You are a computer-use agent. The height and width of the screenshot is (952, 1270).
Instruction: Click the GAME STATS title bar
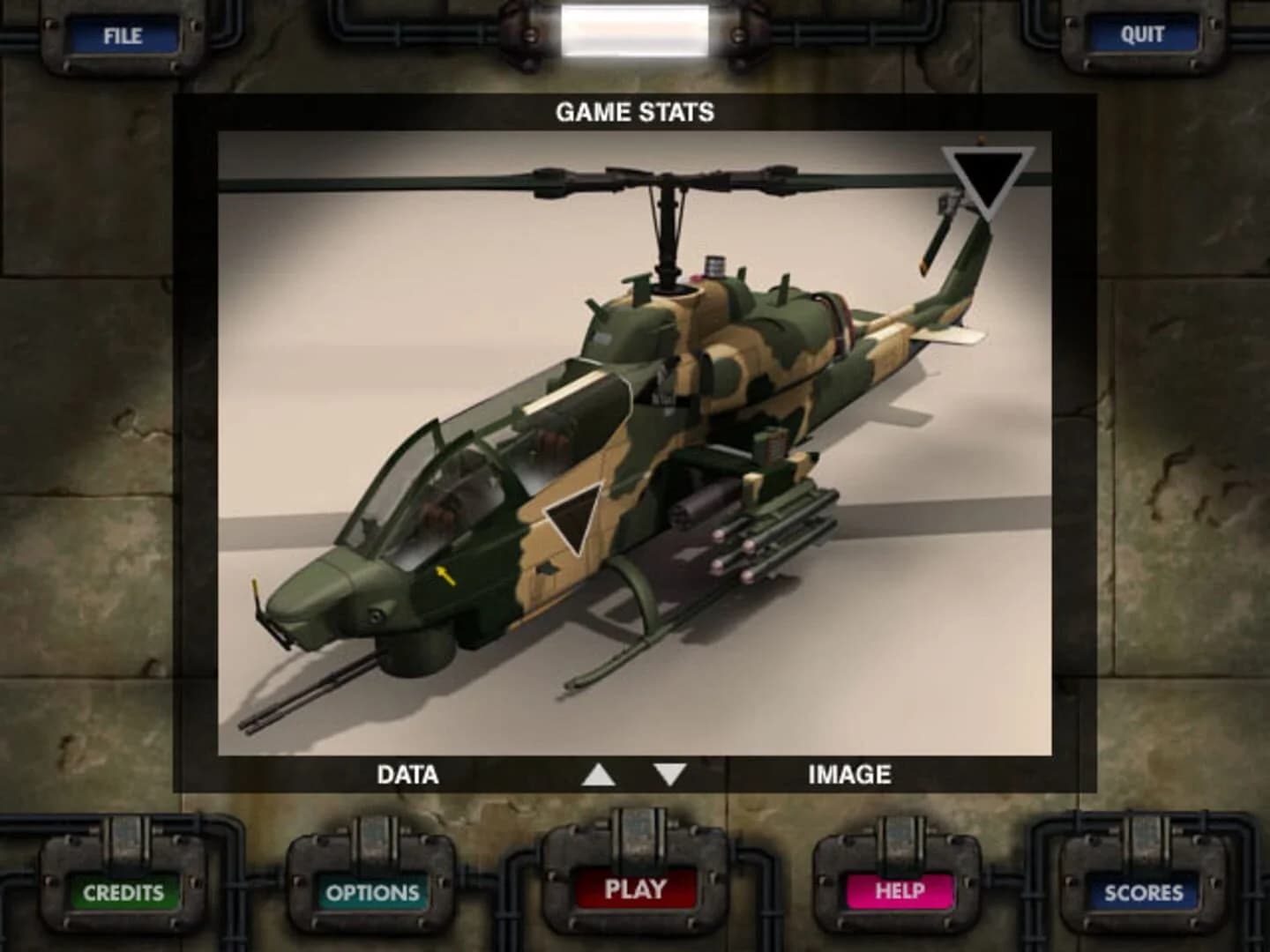pyautogui.click(x=633, y=112)
